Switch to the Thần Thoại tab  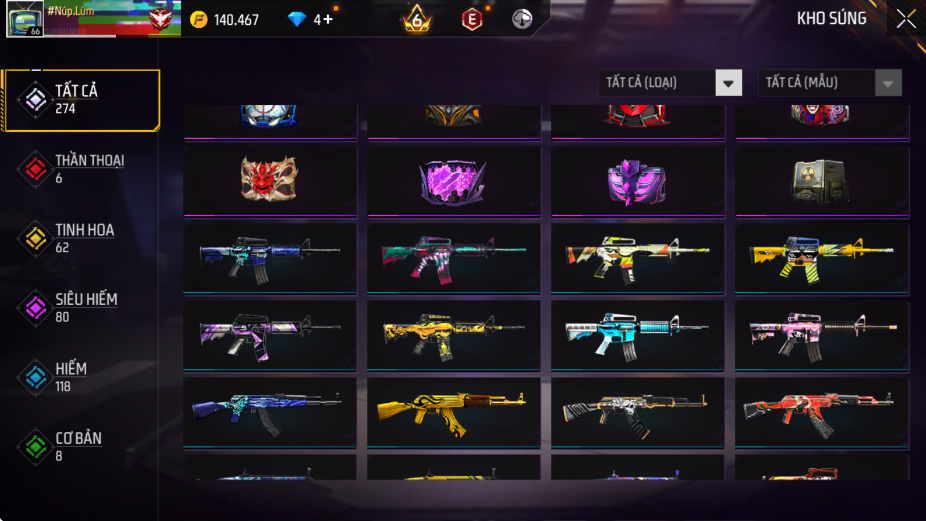pos(81,169)
